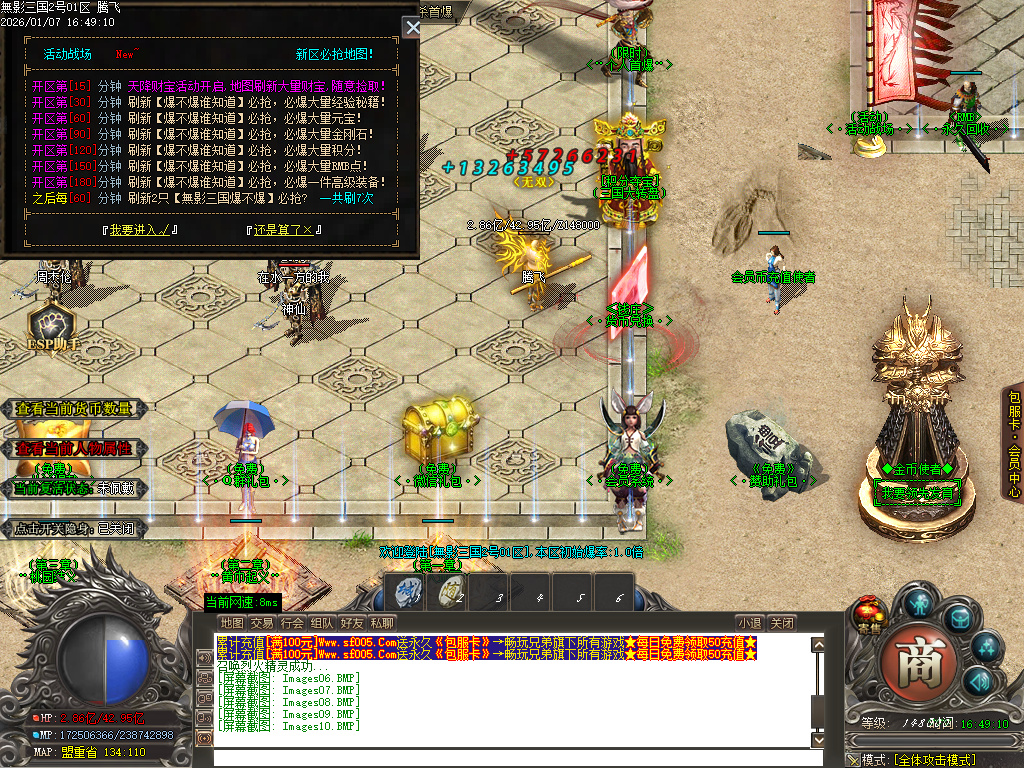Viewport: 1024px width, 768px height.
Task: Open the 行会 guild tab
Action: [292, 623]
